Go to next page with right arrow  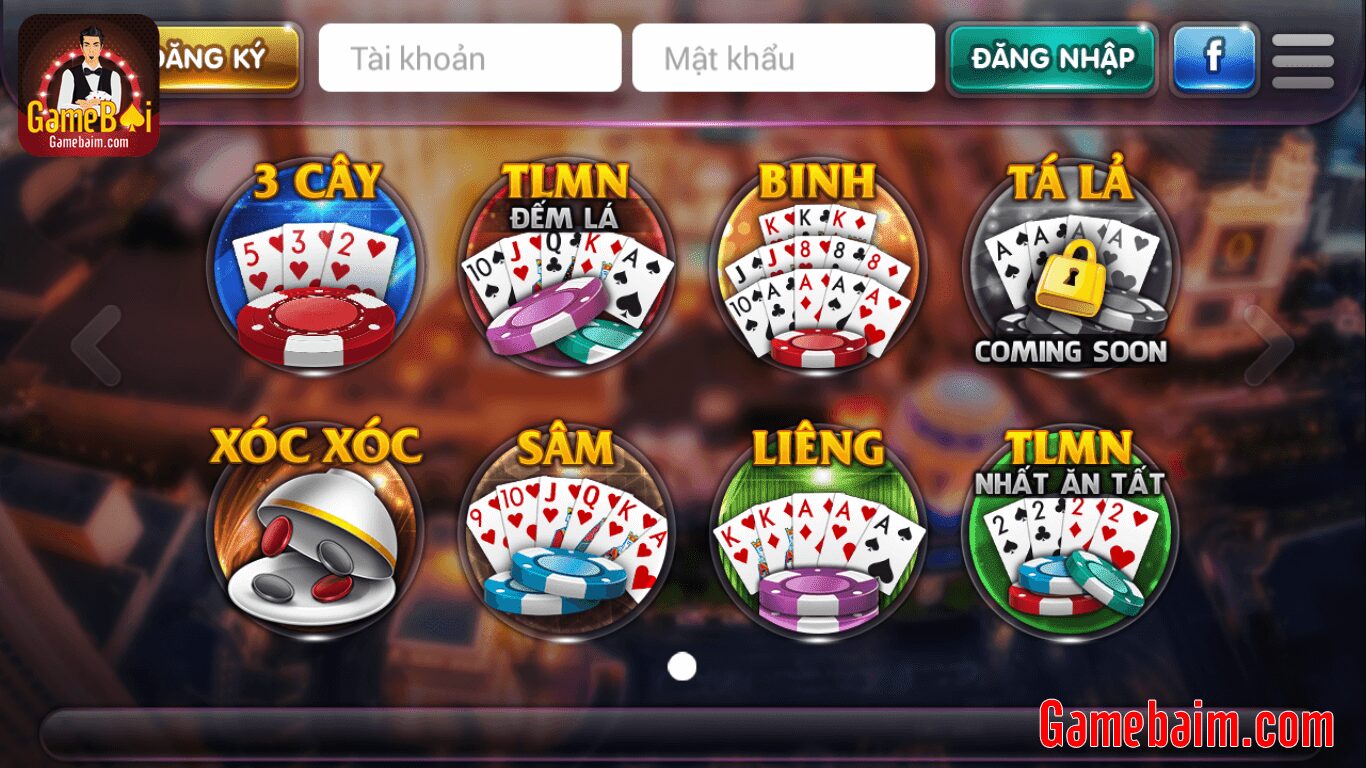click(1268, 346)
